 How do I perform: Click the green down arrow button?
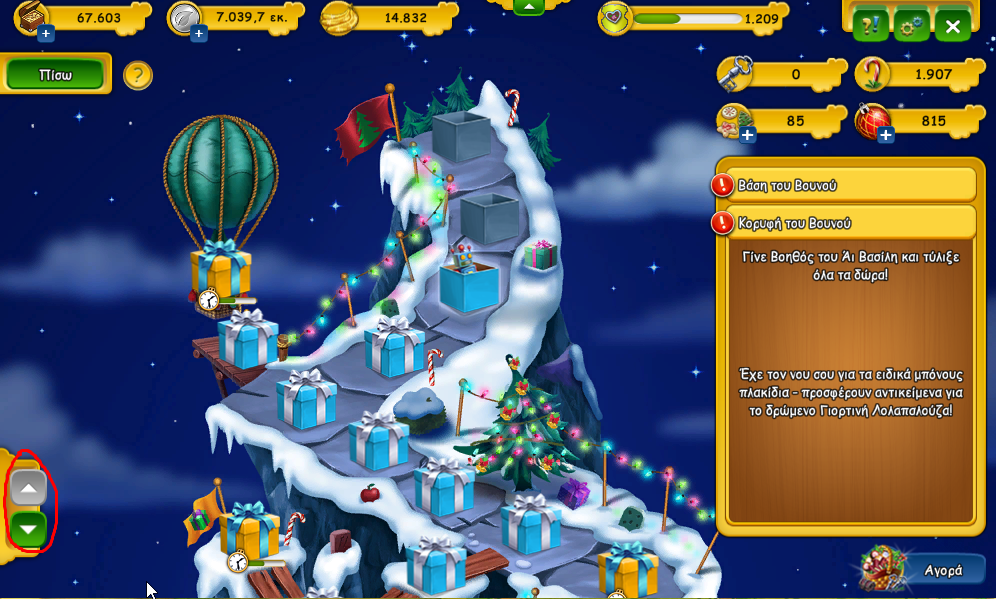click(29, 529)
